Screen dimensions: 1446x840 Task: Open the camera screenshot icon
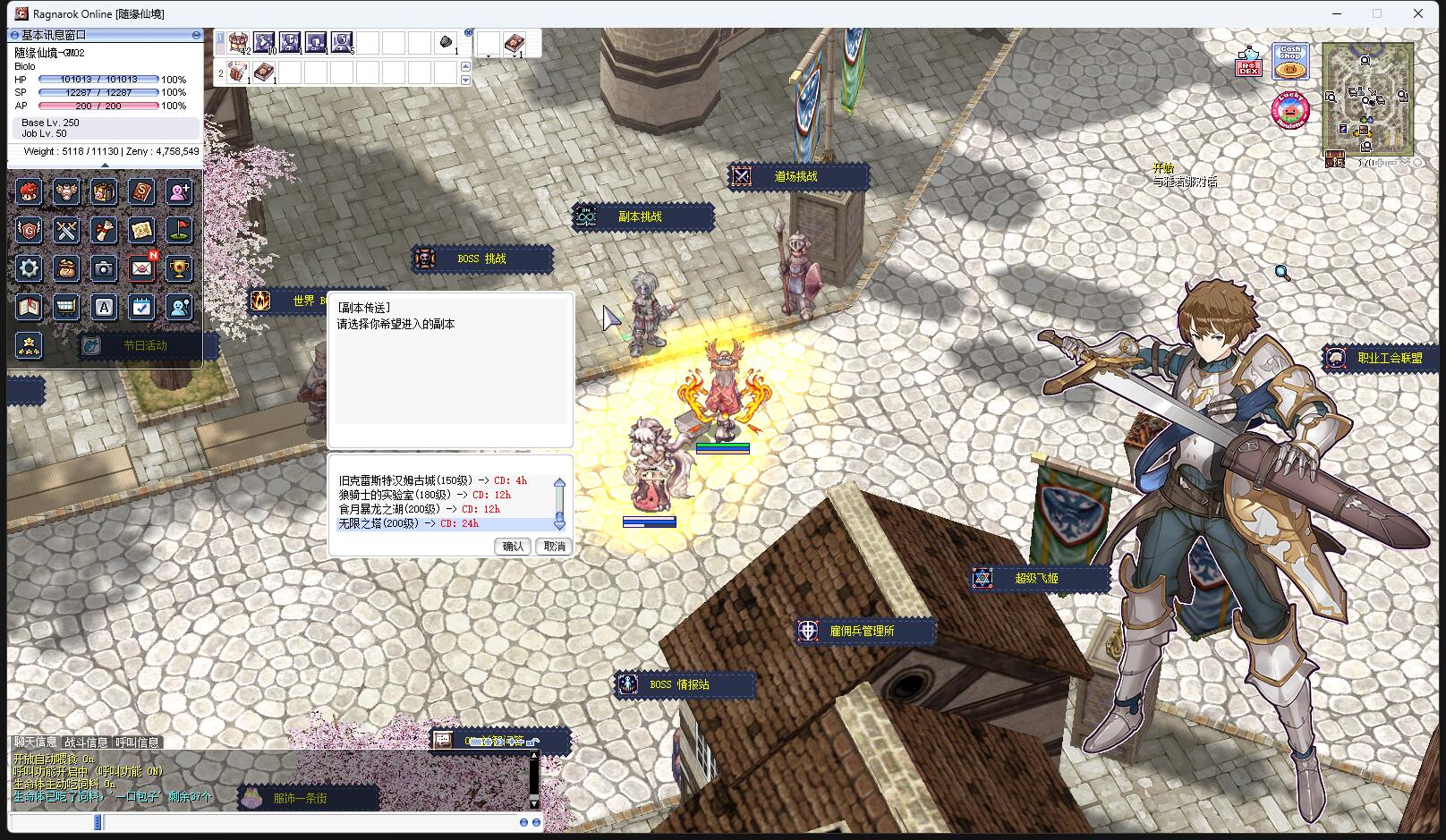click(104, 268)
